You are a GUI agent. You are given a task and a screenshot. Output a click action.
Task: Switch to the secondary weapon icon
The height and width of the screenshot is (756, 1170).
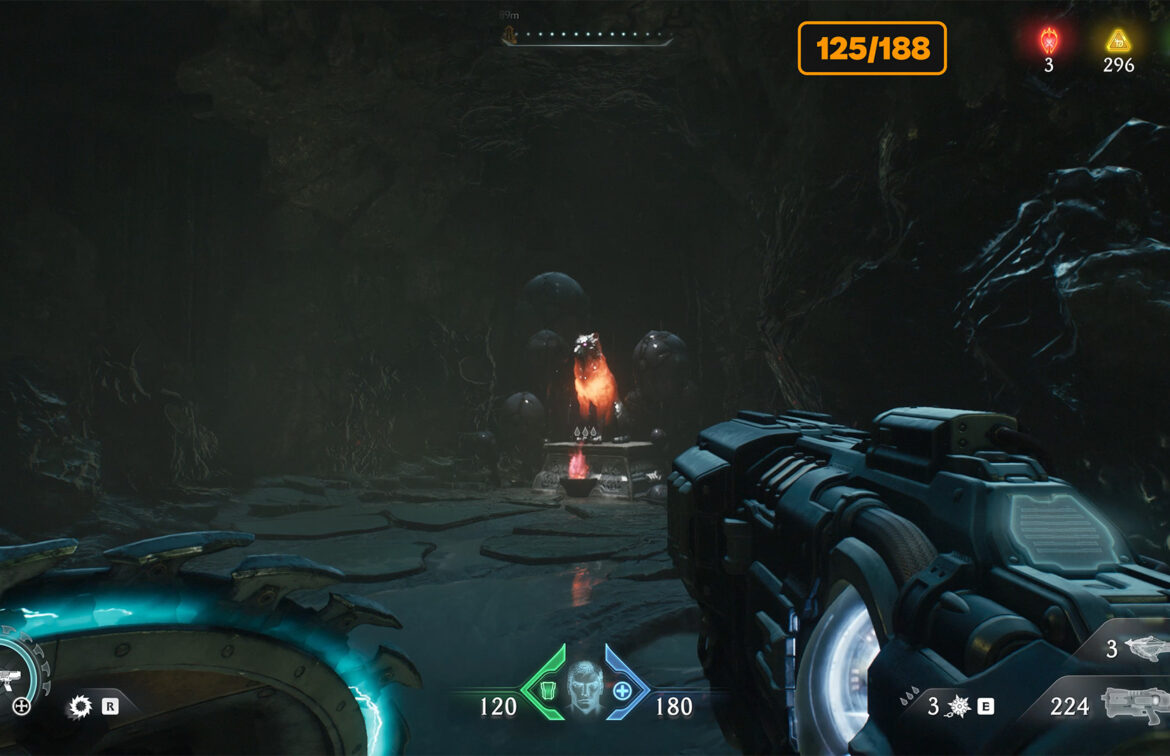[x=1146, y=648]
